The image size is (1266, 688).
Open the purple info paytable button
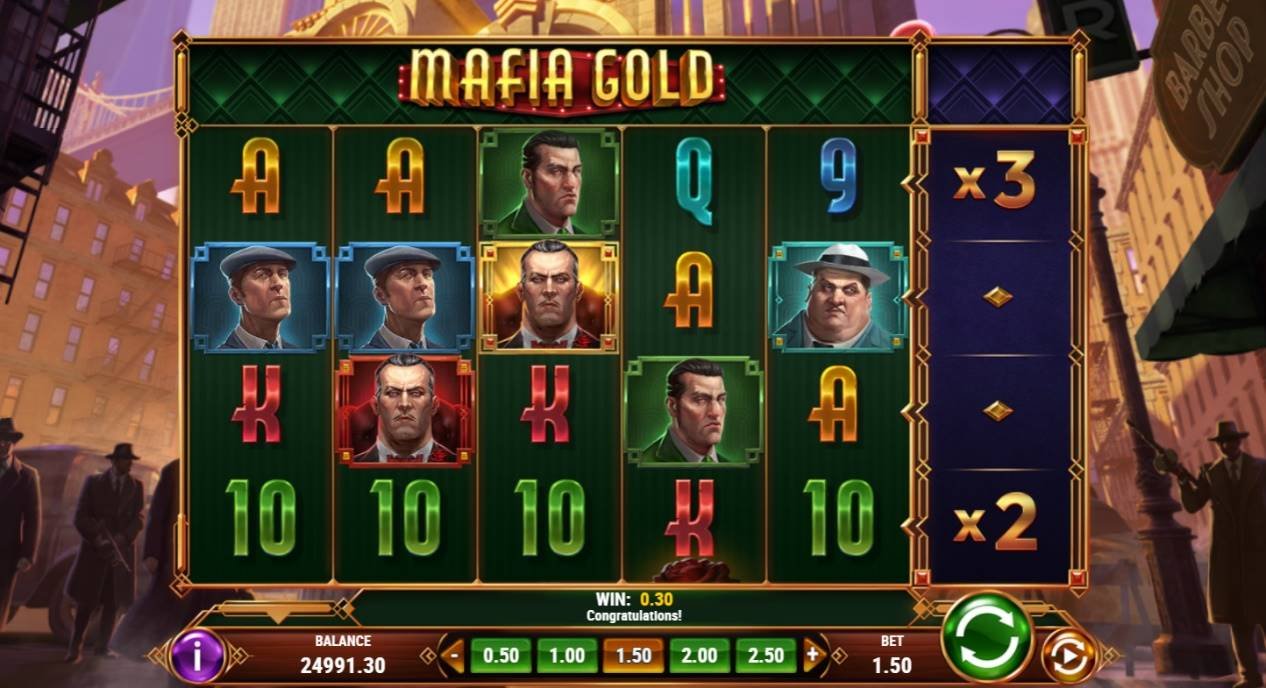pos(197,657)
